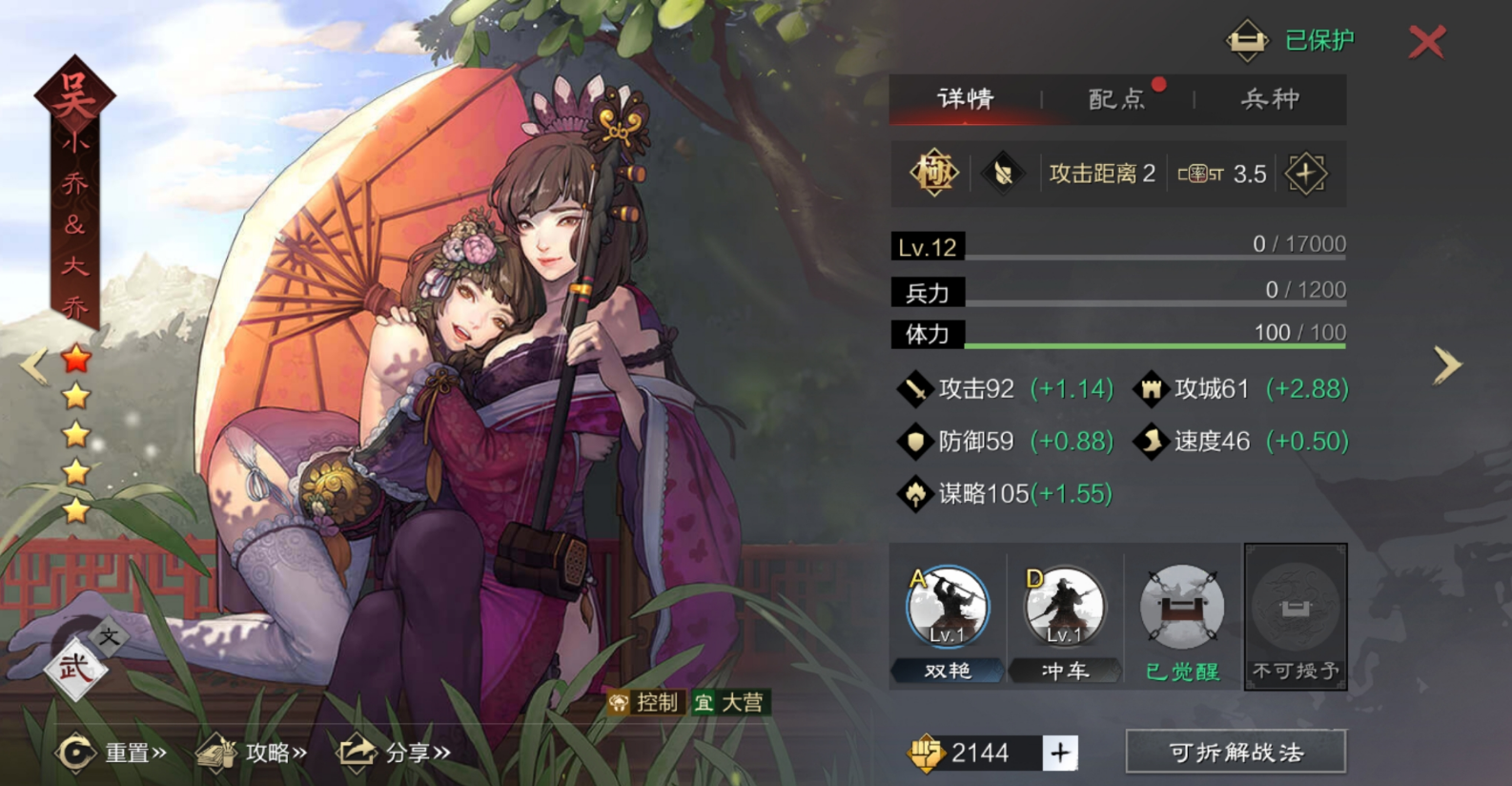Click the 极 quality badge icon

pyautogui.click(x=933, y=174)
